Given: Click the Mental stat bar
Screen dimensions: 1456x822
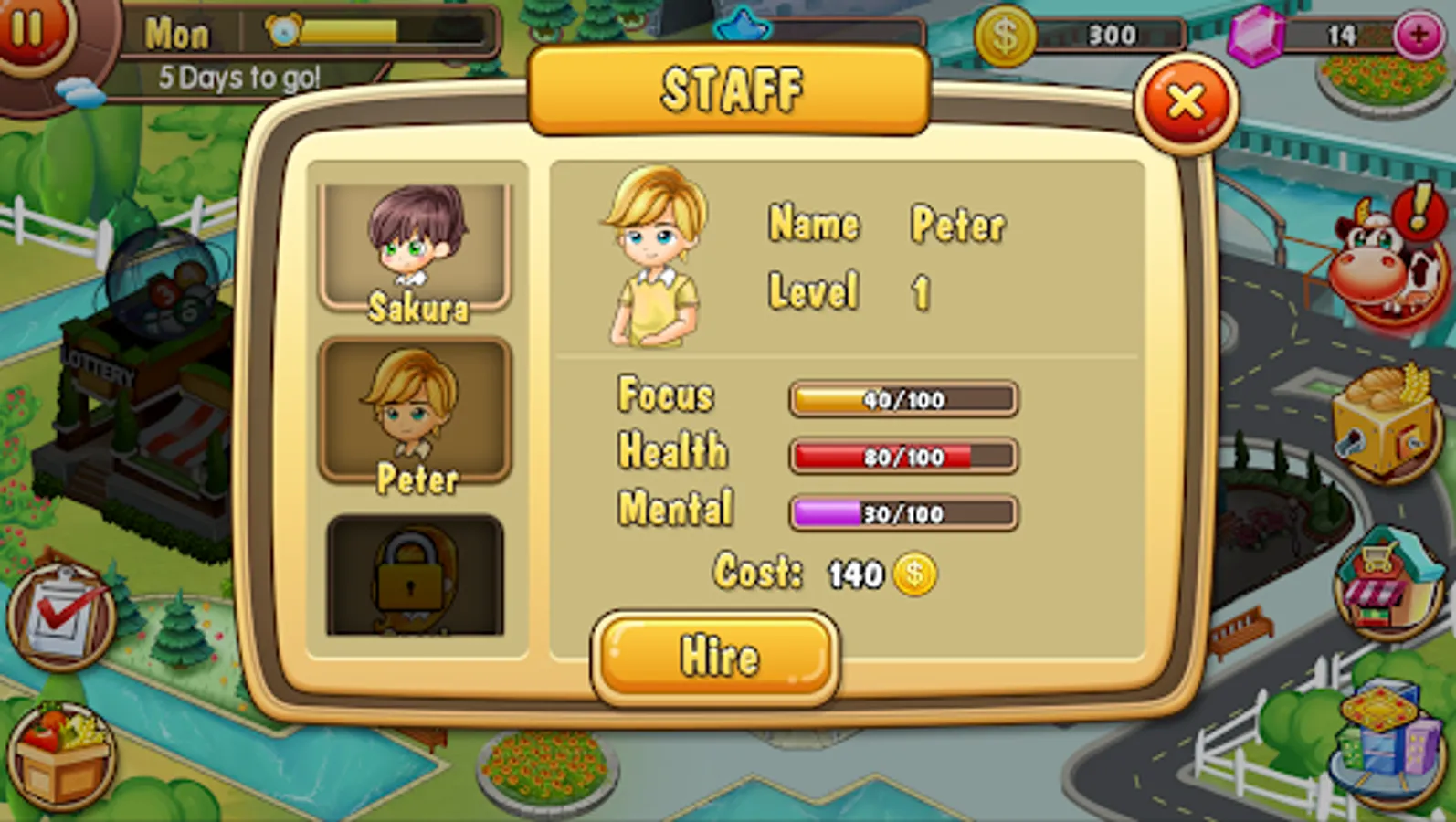Looking at the screenshot, I should (902, 513).
